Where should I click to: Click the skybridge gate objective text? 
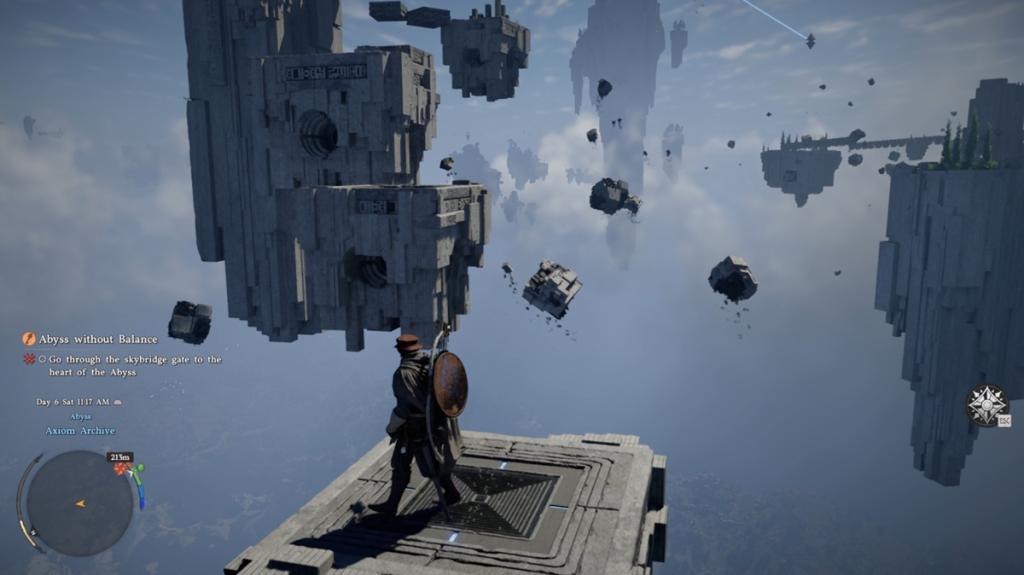129,365
